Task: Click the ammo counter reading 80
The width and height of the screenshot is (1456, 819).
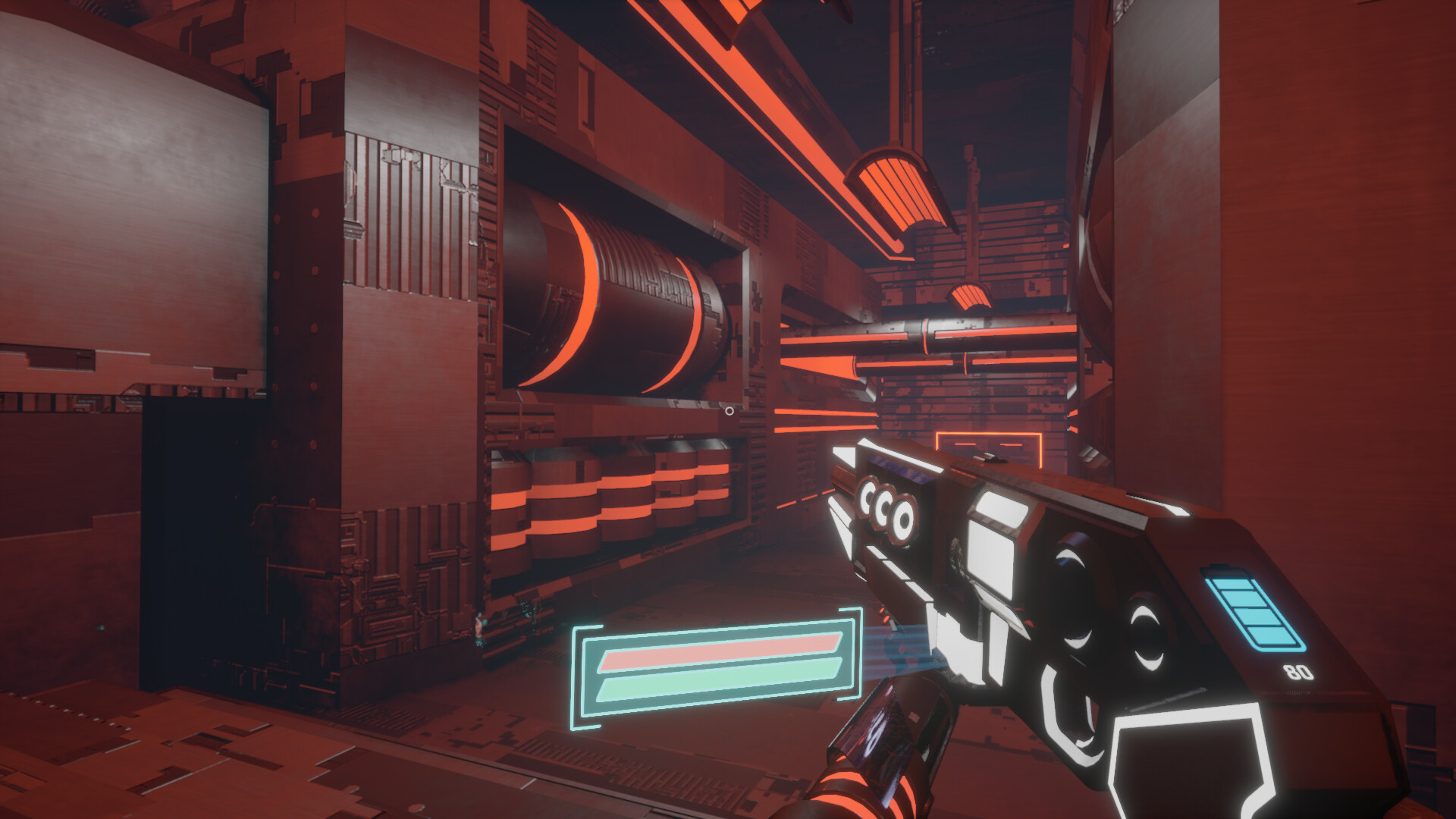Action: pyautogui.click(x=1298, y=671)
